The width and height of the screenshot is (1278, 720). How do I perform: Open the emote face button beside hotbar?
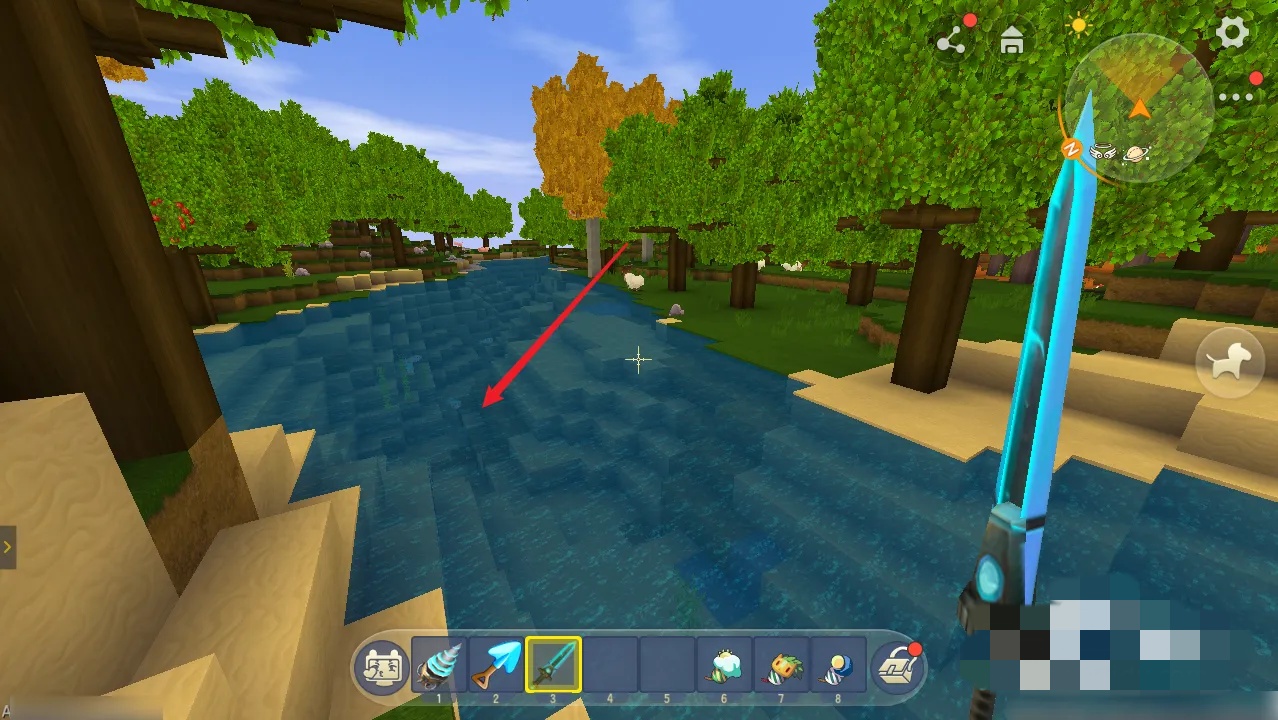click(x=382, y=665)
